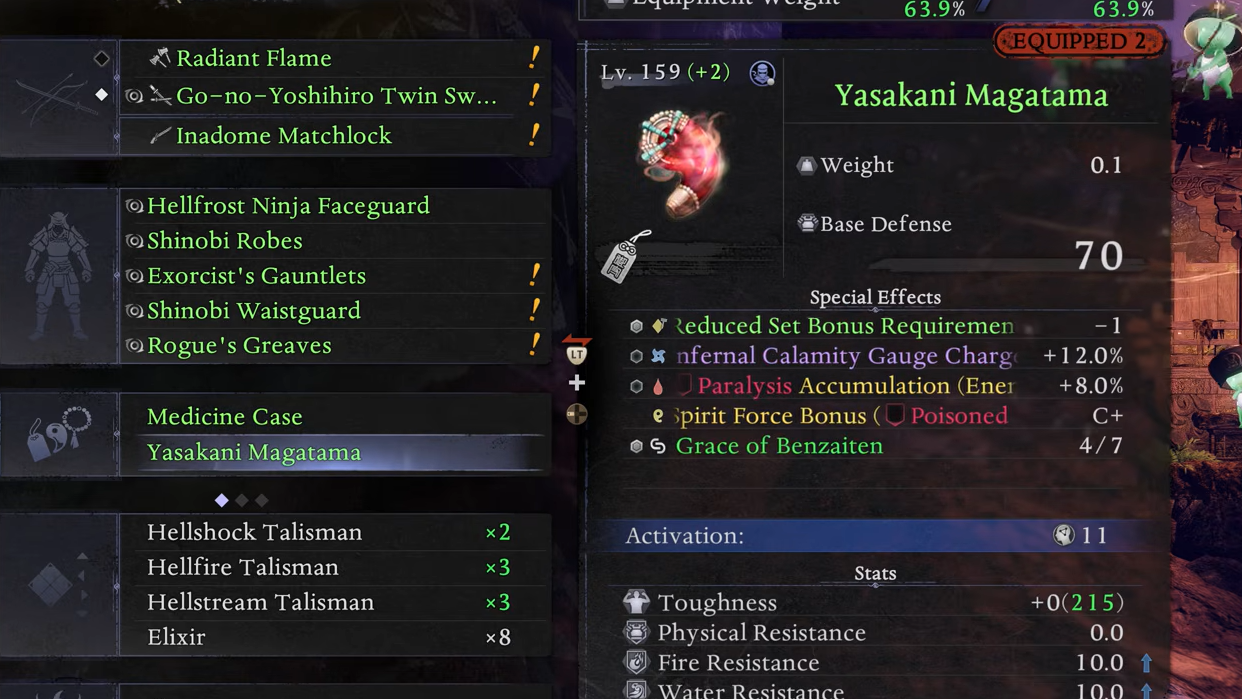Screen dimensions: 1242x699
Task: Select the Radiant Flame weapon
Action: pos(253,58)
